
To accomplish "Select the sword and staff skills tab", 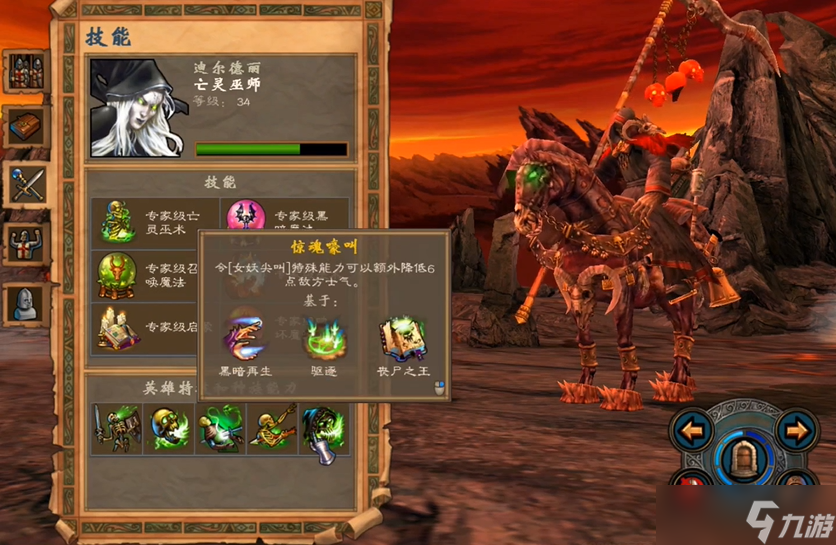I will (x=25, y=184).
